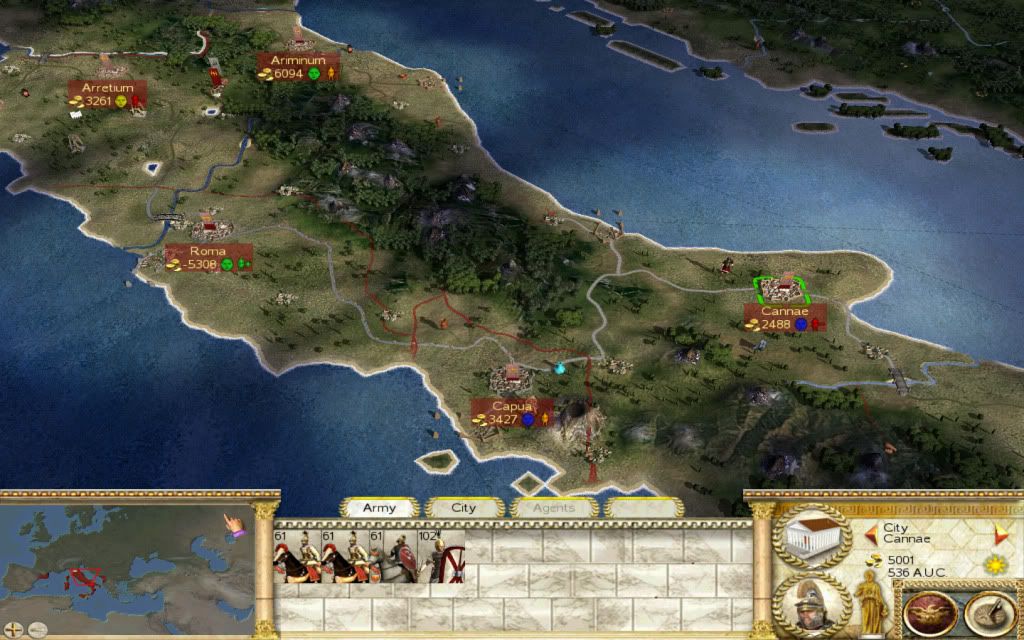Switch to the Army tab

pyautogui.click(x=379, y=508)
